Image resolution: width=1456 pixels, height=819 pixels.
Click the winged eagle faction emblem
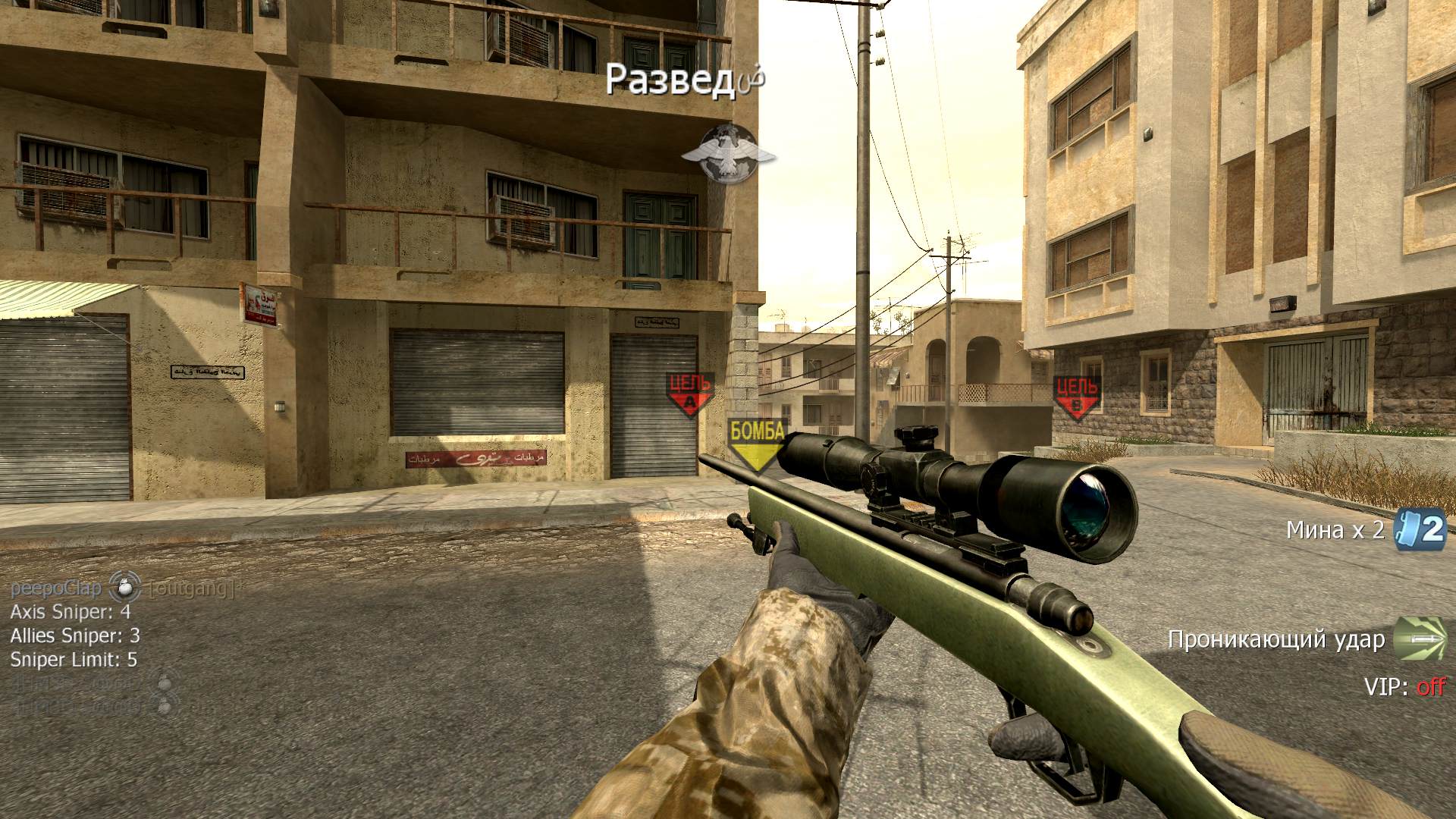pyautogui.click(x=727, y=155)
